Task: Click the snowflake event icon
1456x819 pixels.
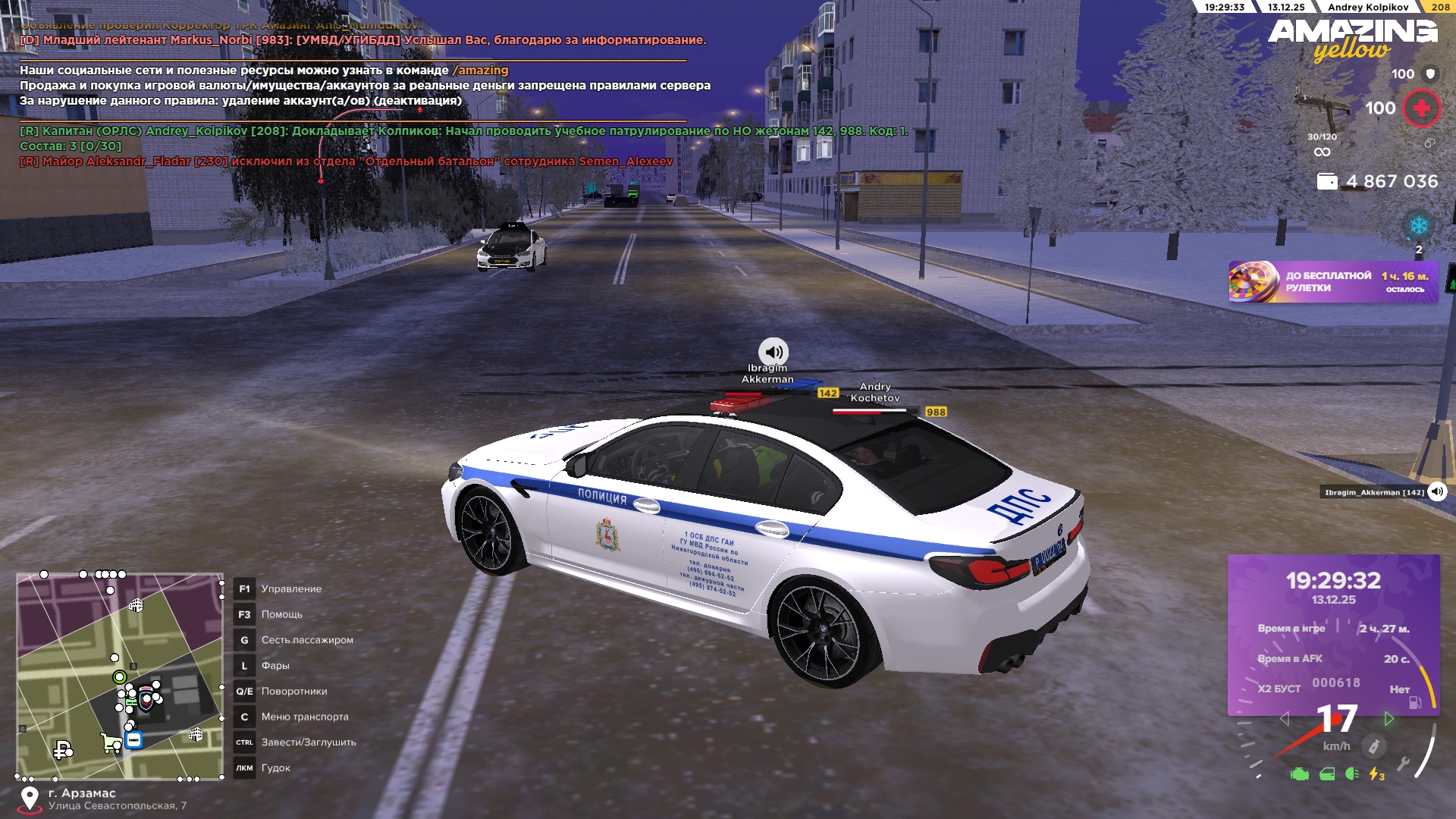Action: [1418, 226]
